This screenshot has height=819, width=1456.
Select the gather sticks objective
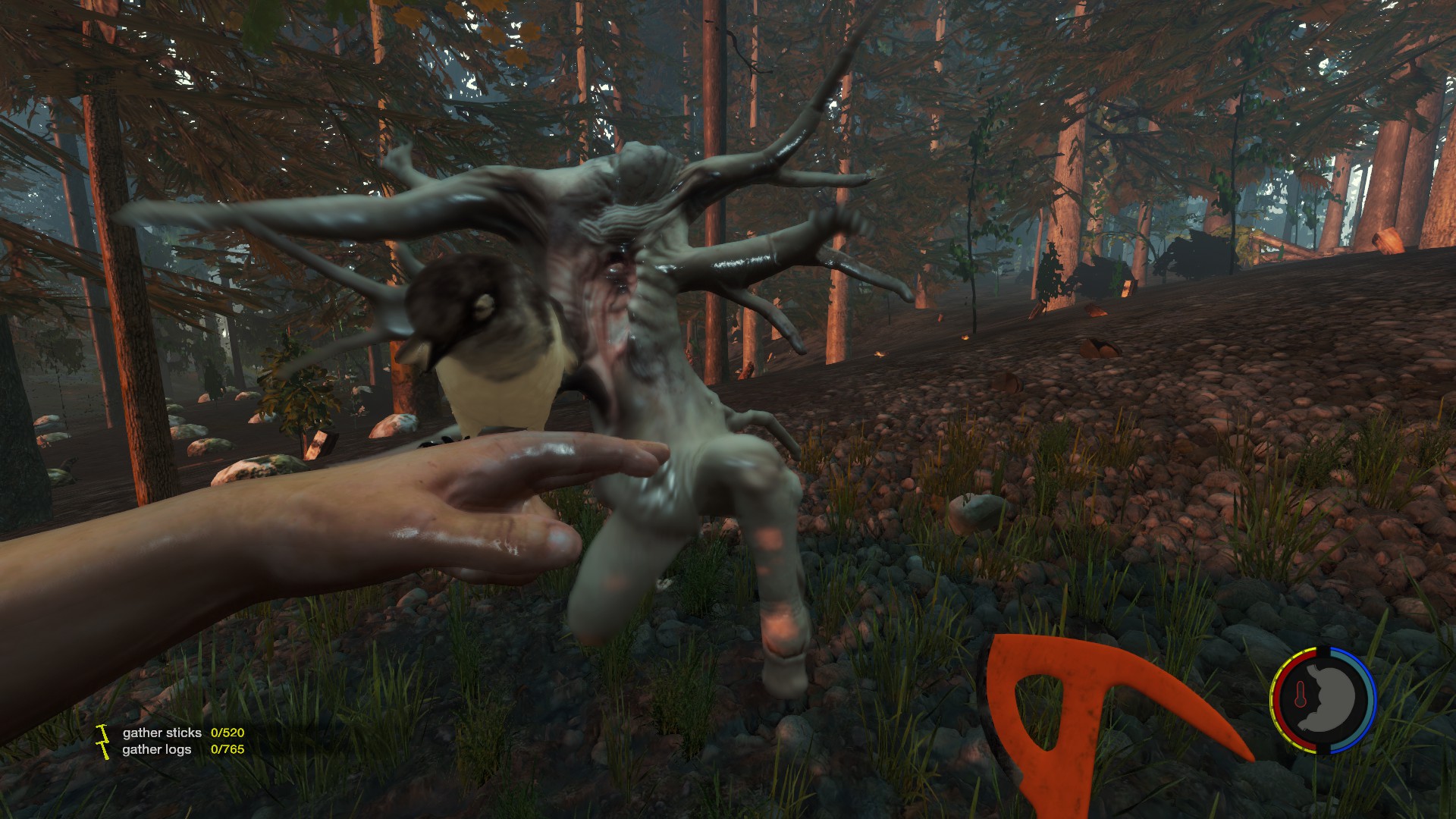162,733
